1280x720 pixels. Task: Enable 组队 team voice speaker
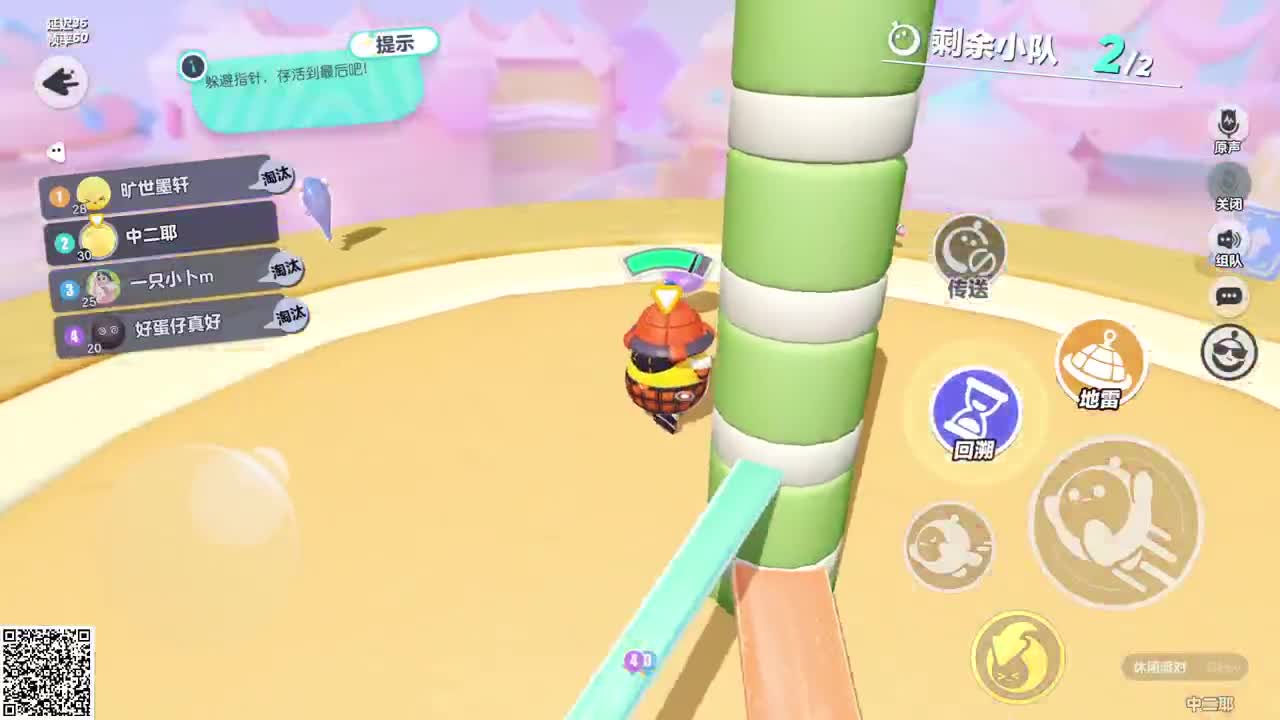click(x=1229, y=238)
